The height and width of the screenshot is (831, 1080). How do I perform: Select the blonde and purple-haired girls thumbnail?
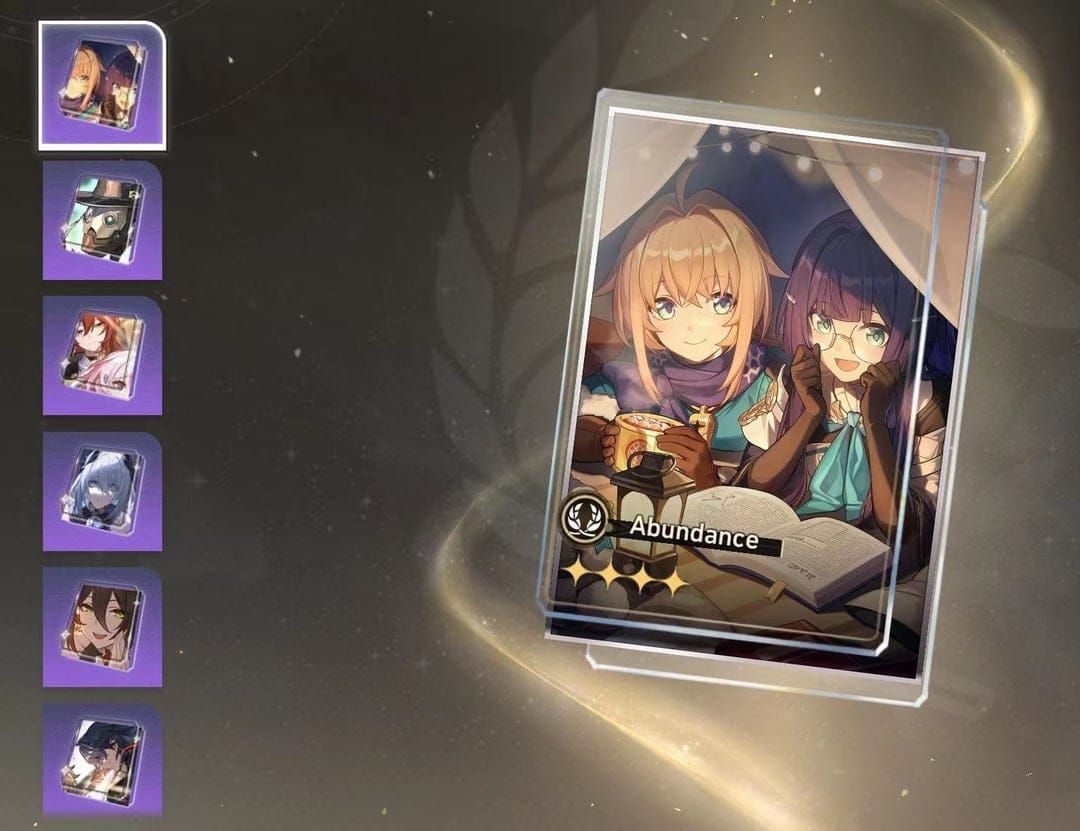point(102,84)
